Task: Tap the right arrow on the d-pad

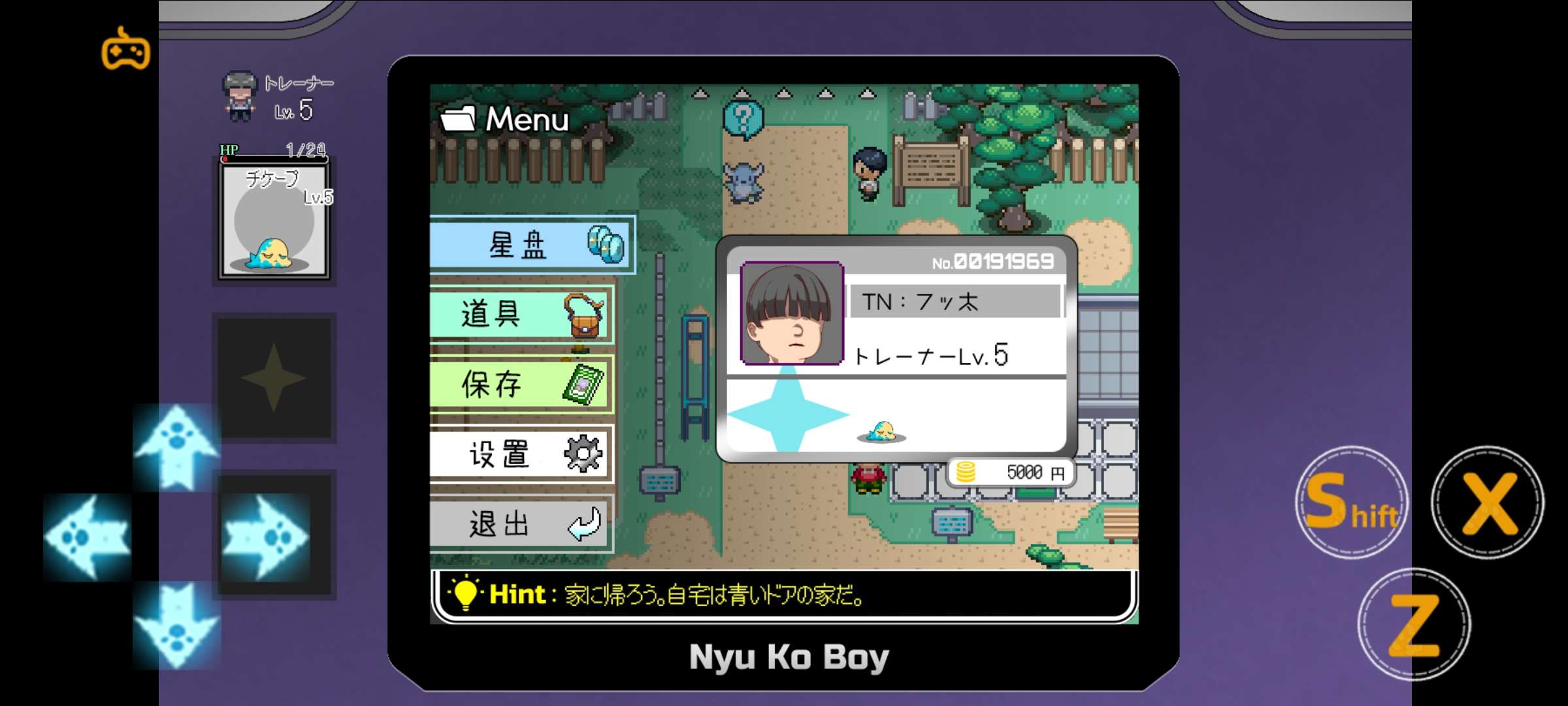Action: [x=265, y=537]
